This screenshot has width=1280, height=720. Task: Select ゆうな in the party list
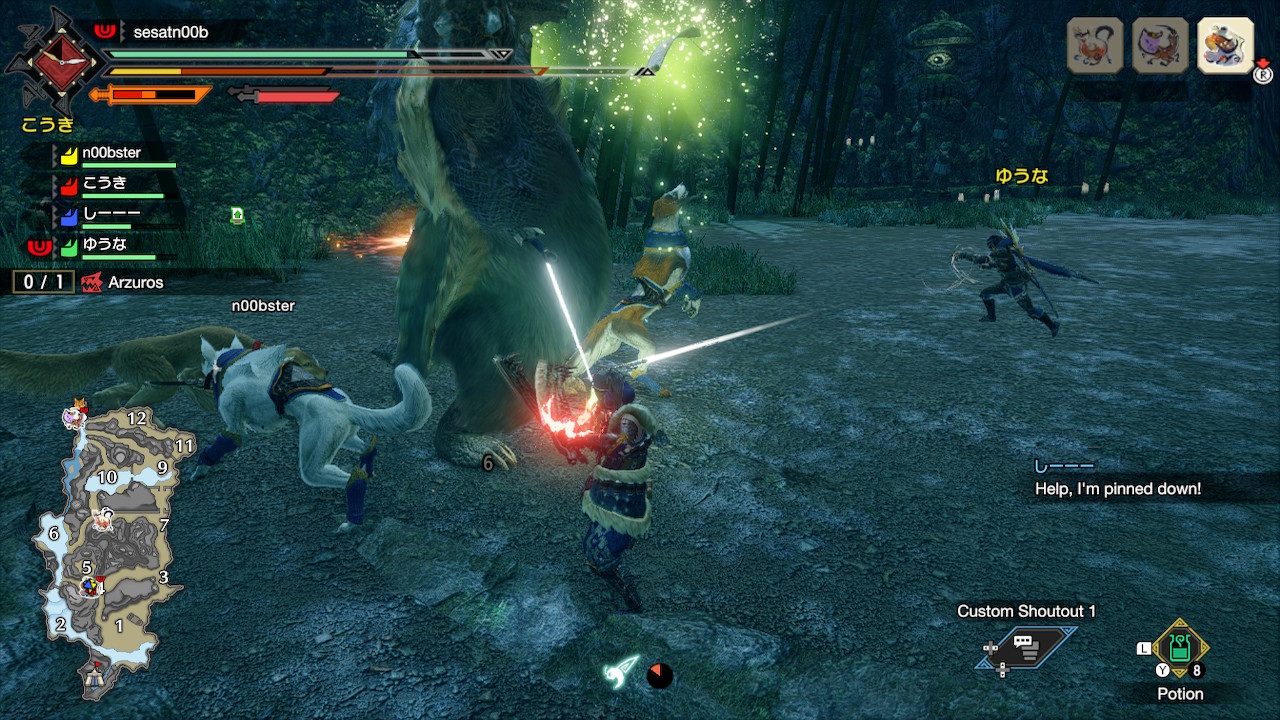point(104,244)
